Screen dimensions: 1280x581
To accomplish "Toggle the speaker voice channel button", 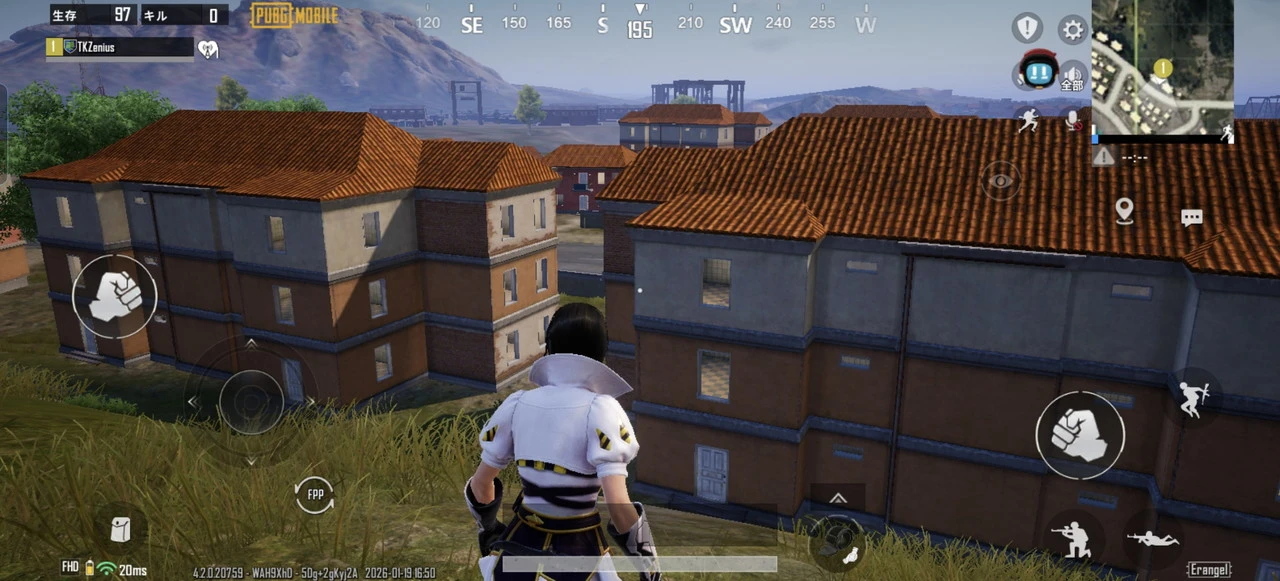I will (x=1073, y=76).
